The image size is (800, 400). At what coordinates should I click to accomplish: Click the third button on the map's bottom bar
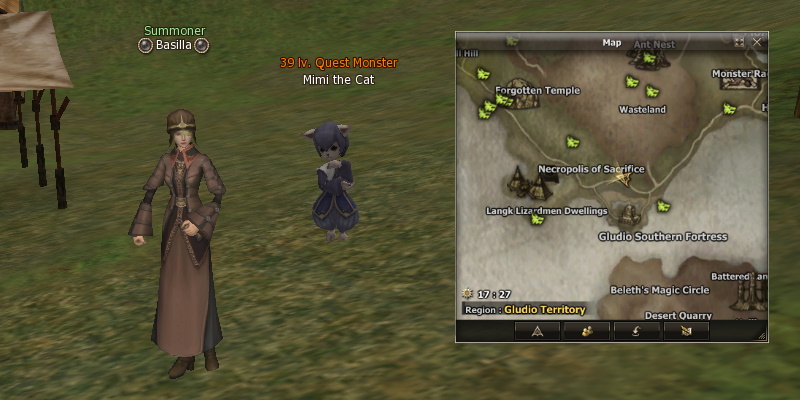(636, 331)
